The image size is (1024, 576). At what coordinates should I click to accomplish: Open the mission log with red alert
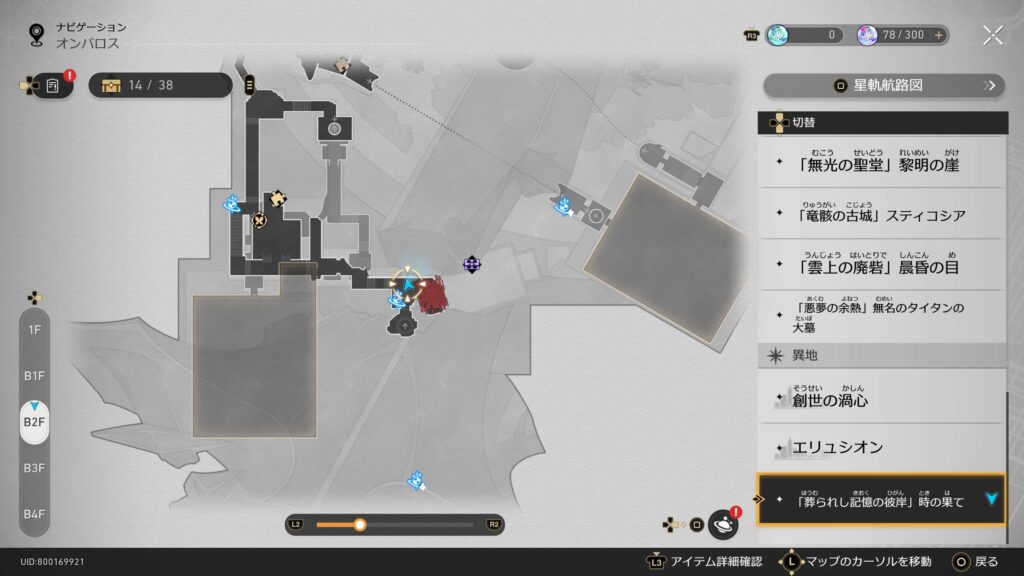(52, 86)
